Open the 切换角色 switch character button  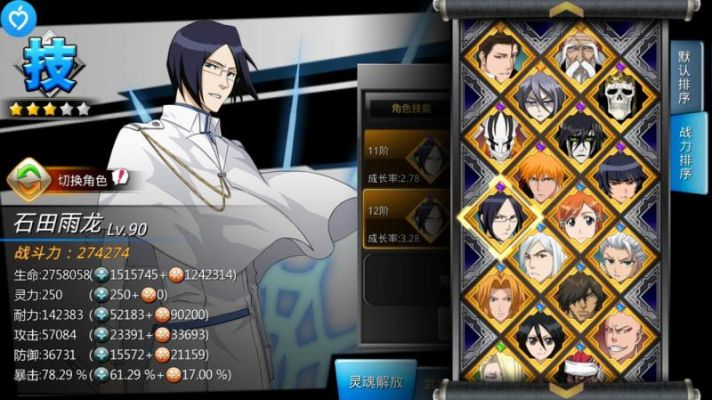(72, 178)
